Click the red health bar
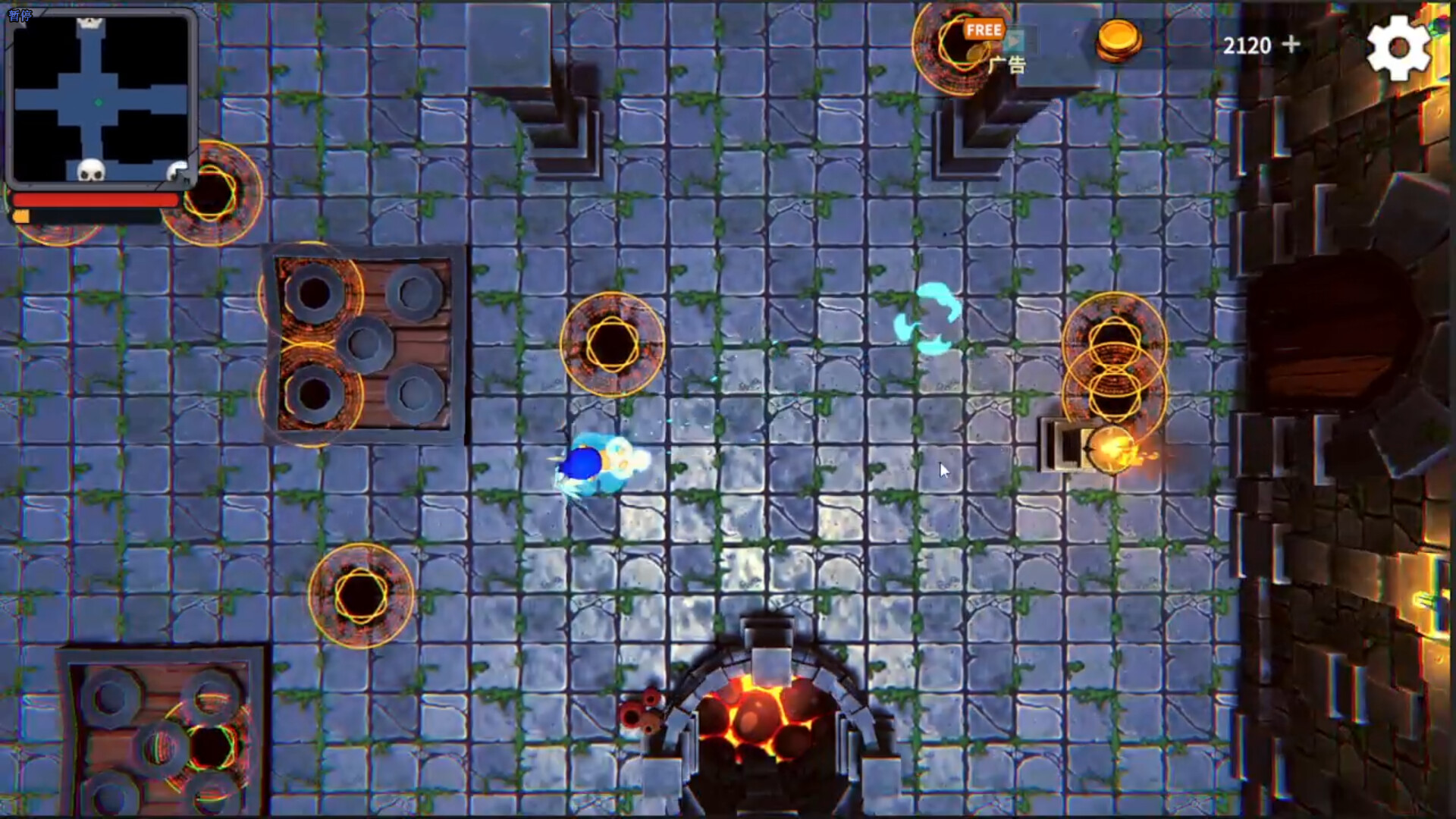The height and width of the screenshot is (819, 1456). tap(96, 199)
